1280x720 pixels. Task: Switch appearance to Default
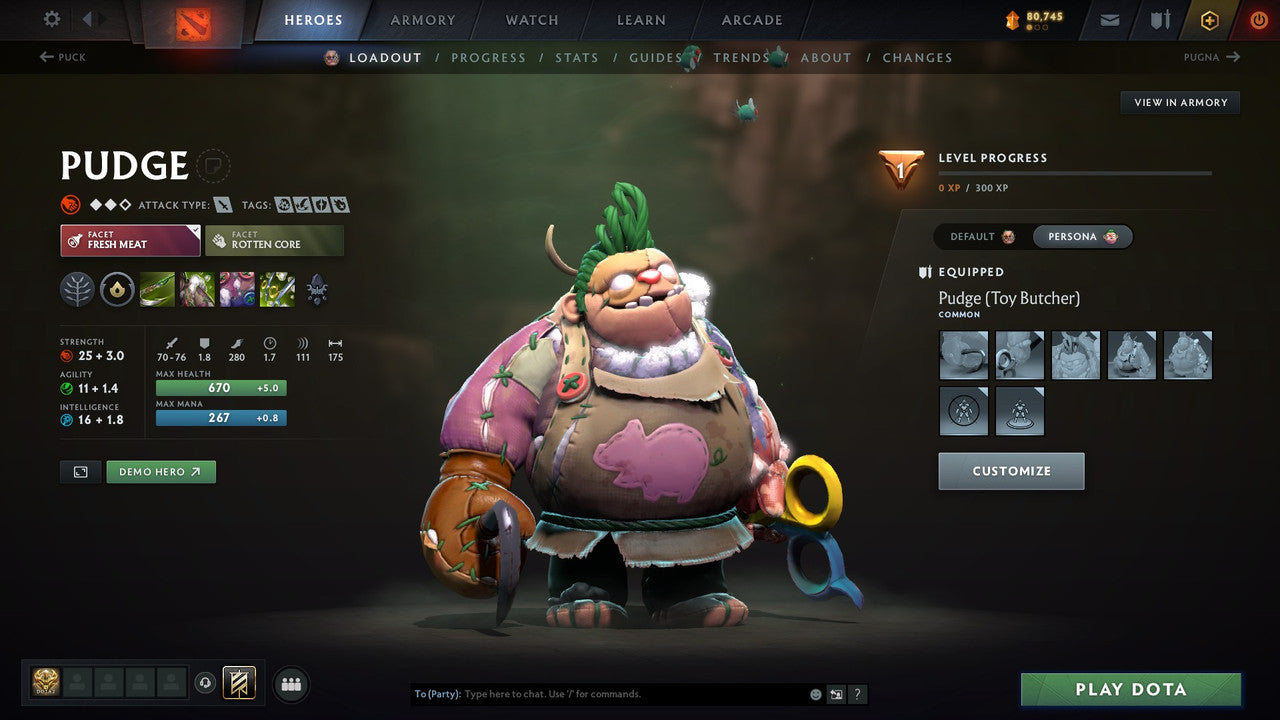pos(977,237)
